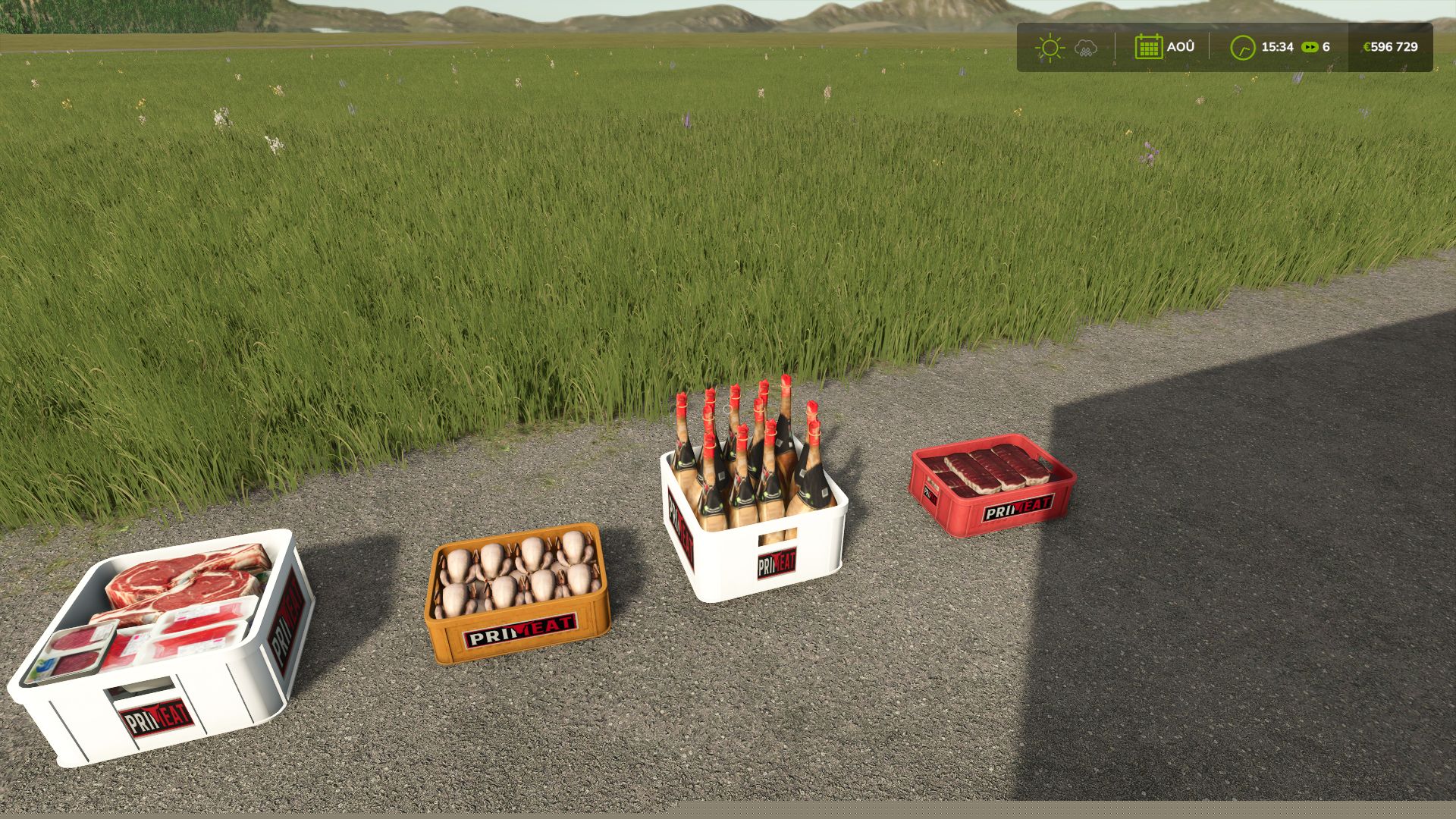Click the green clock icon
This screenshot has height=819, width=1456.
(x=1242, y=48)
